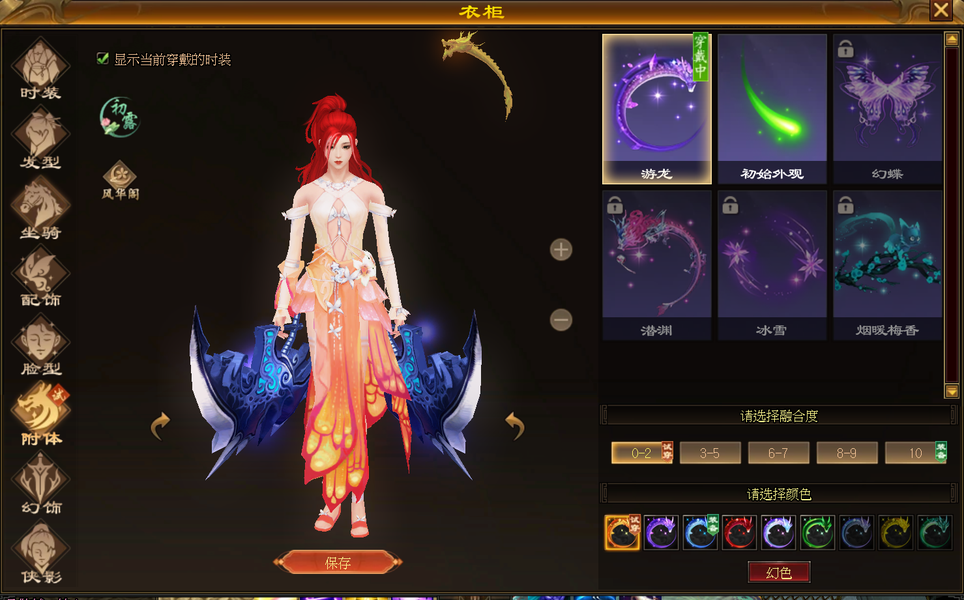Select the 3-5 fusion level option
Image resolution: width=964 pixels, height=600 pixels.
710,453
